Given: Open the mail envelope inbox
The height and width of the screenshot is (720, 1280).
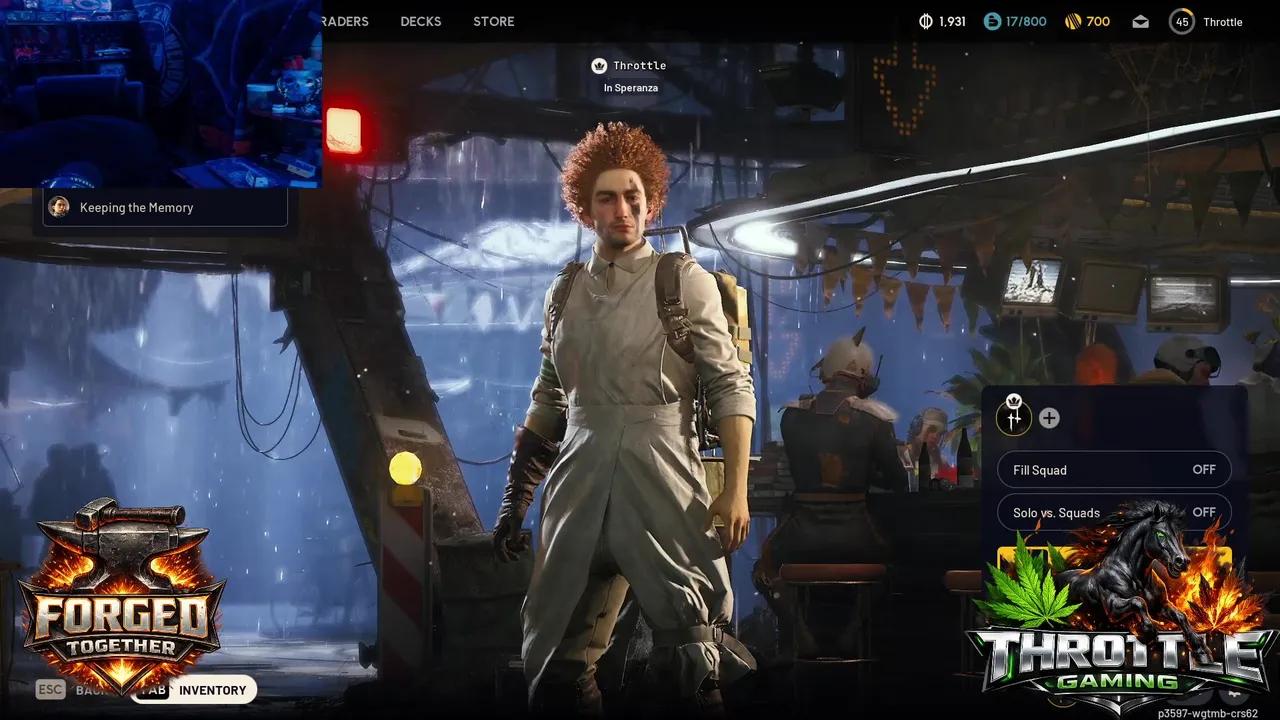Looking at the screenshot, I should click(x=1140, y=20).
